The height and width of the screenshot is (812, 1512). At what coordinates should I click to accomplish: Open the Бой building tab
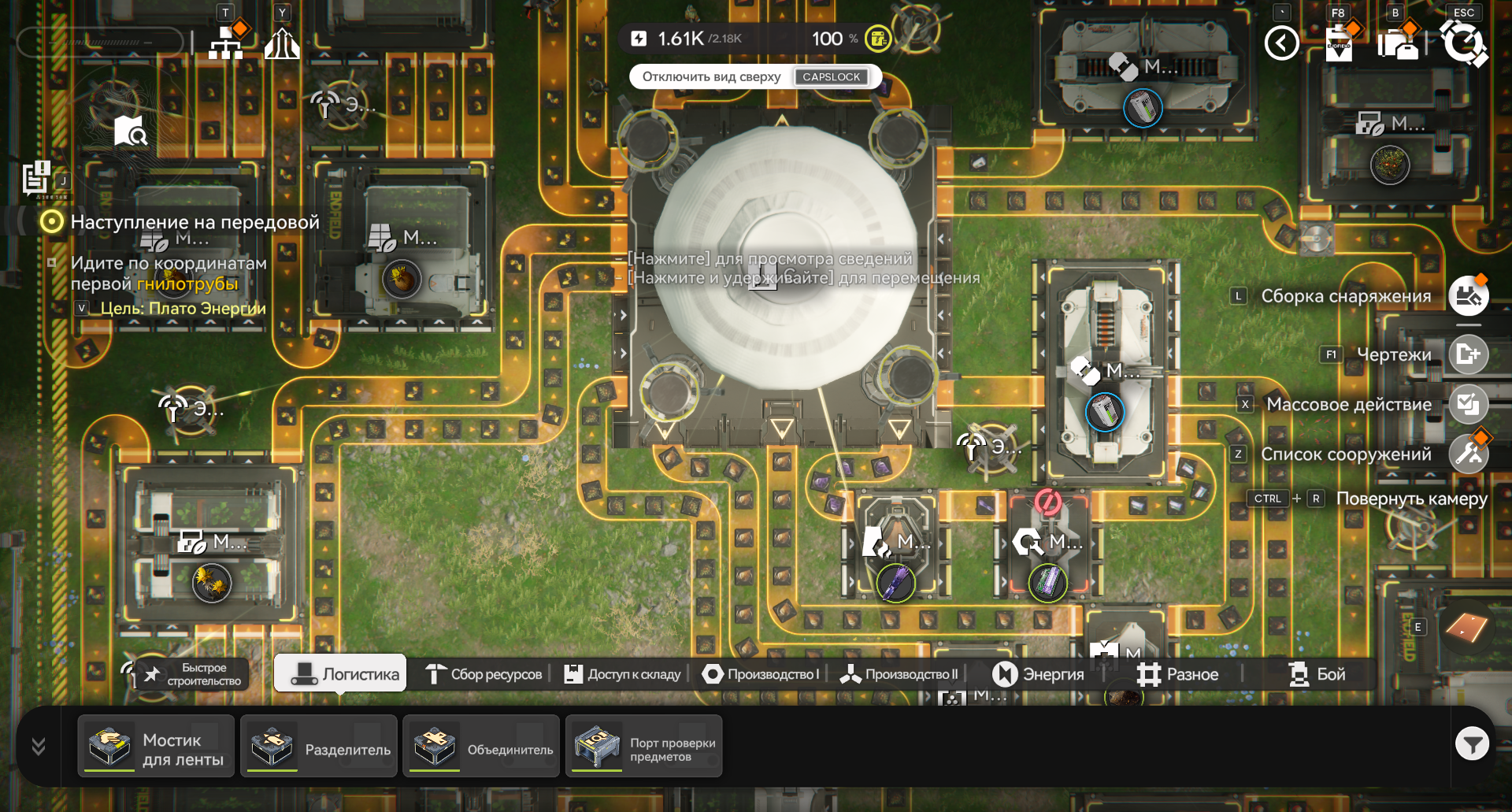(1317, 674)
